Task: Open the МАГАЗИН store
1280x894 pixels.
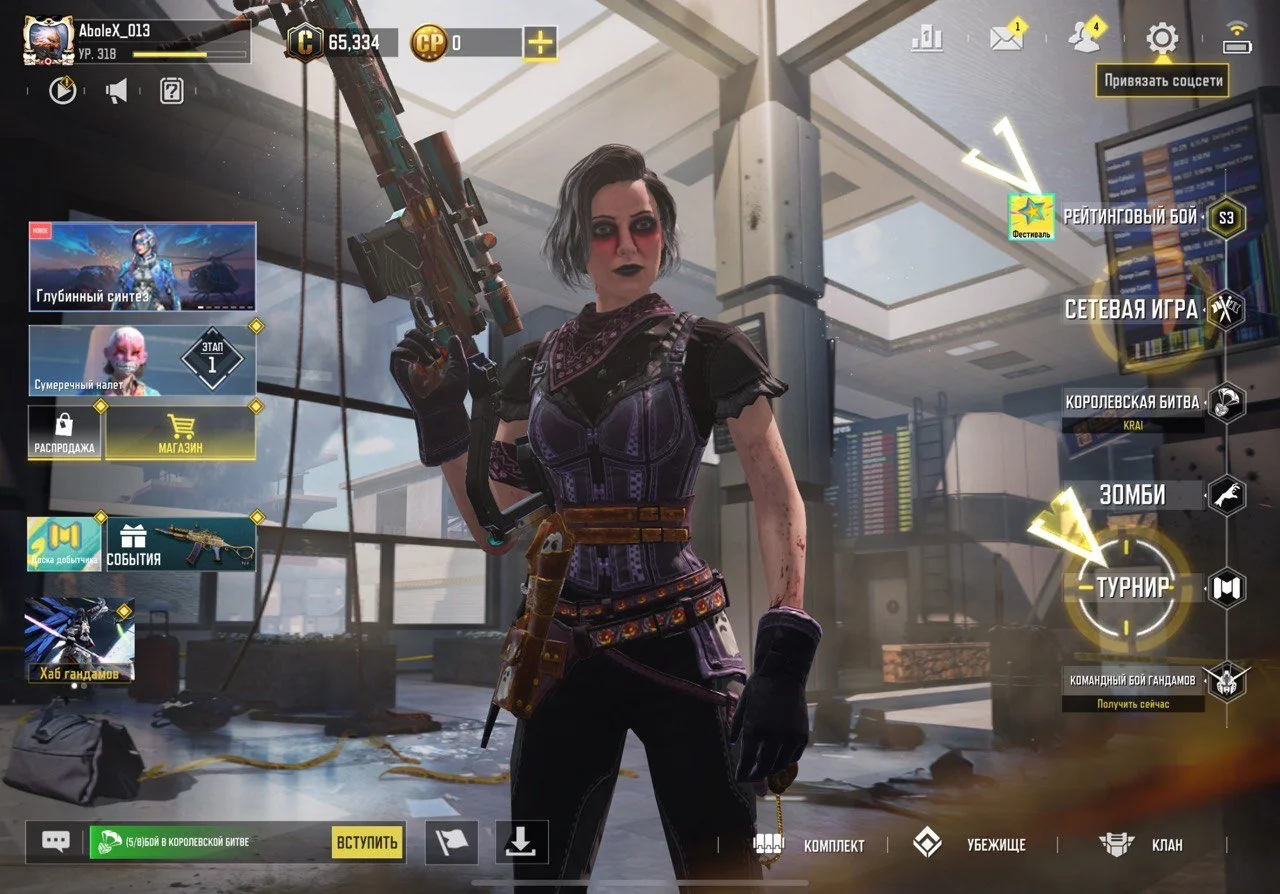Action: (180, 433)
